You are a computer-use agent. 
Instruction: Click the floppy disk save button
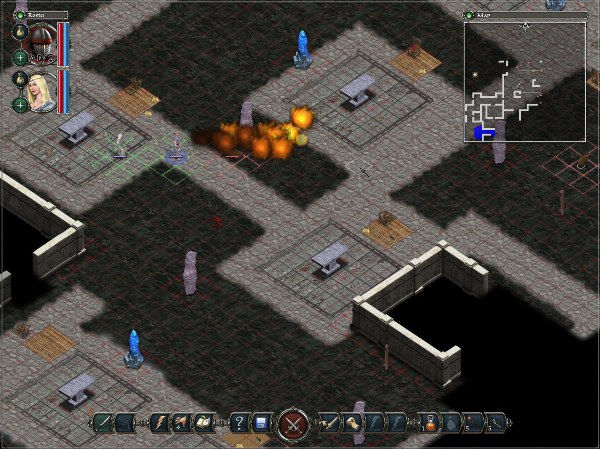point(260,423)
